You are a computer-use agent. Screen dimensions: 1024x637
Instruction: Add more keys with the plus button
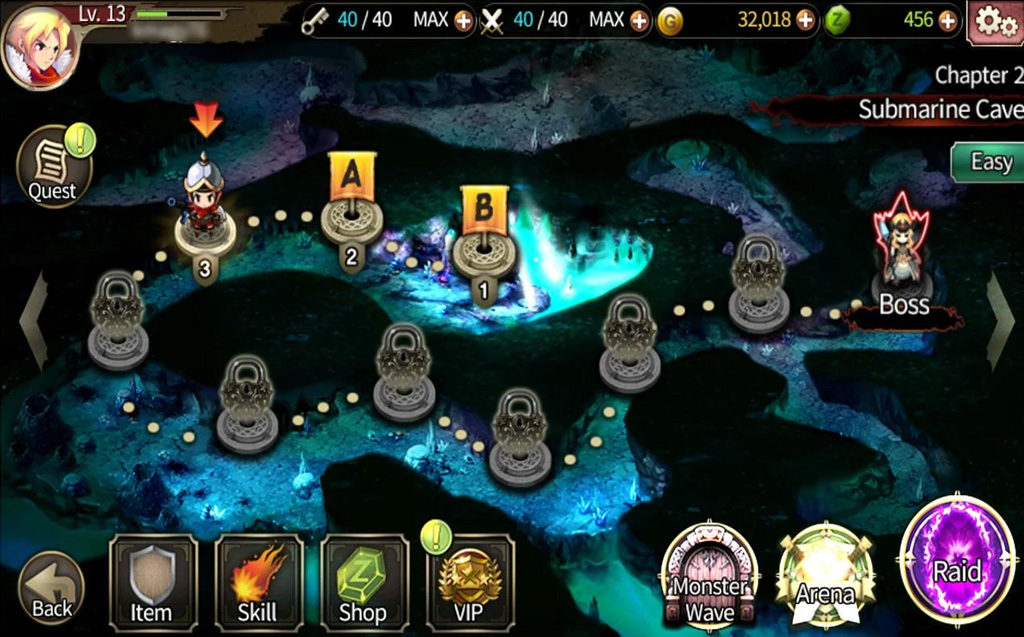(x=464, y=20)
